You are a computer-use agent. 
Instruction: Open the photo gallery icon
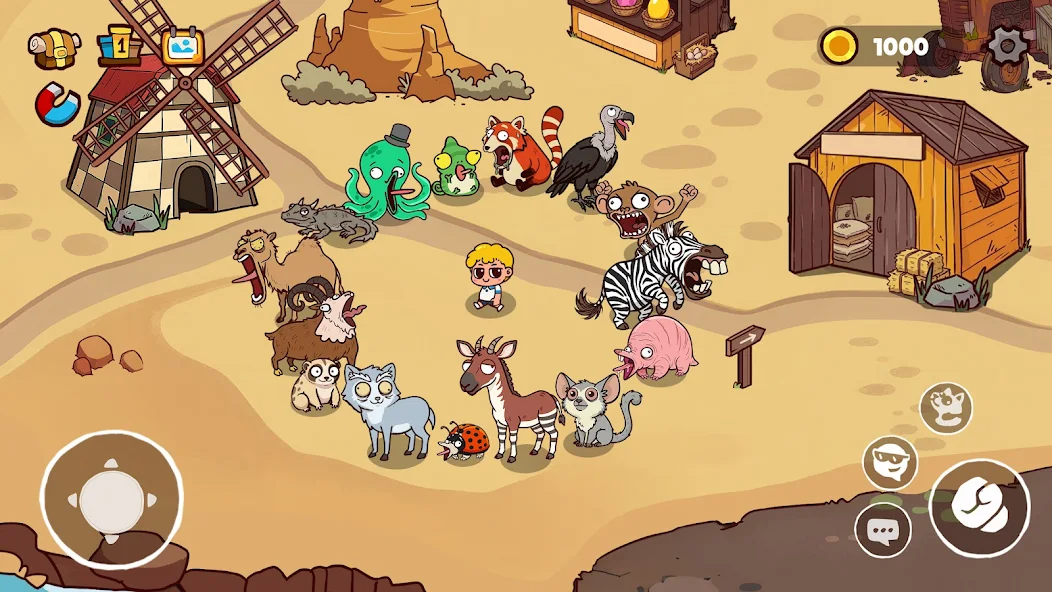pos(183,47)
